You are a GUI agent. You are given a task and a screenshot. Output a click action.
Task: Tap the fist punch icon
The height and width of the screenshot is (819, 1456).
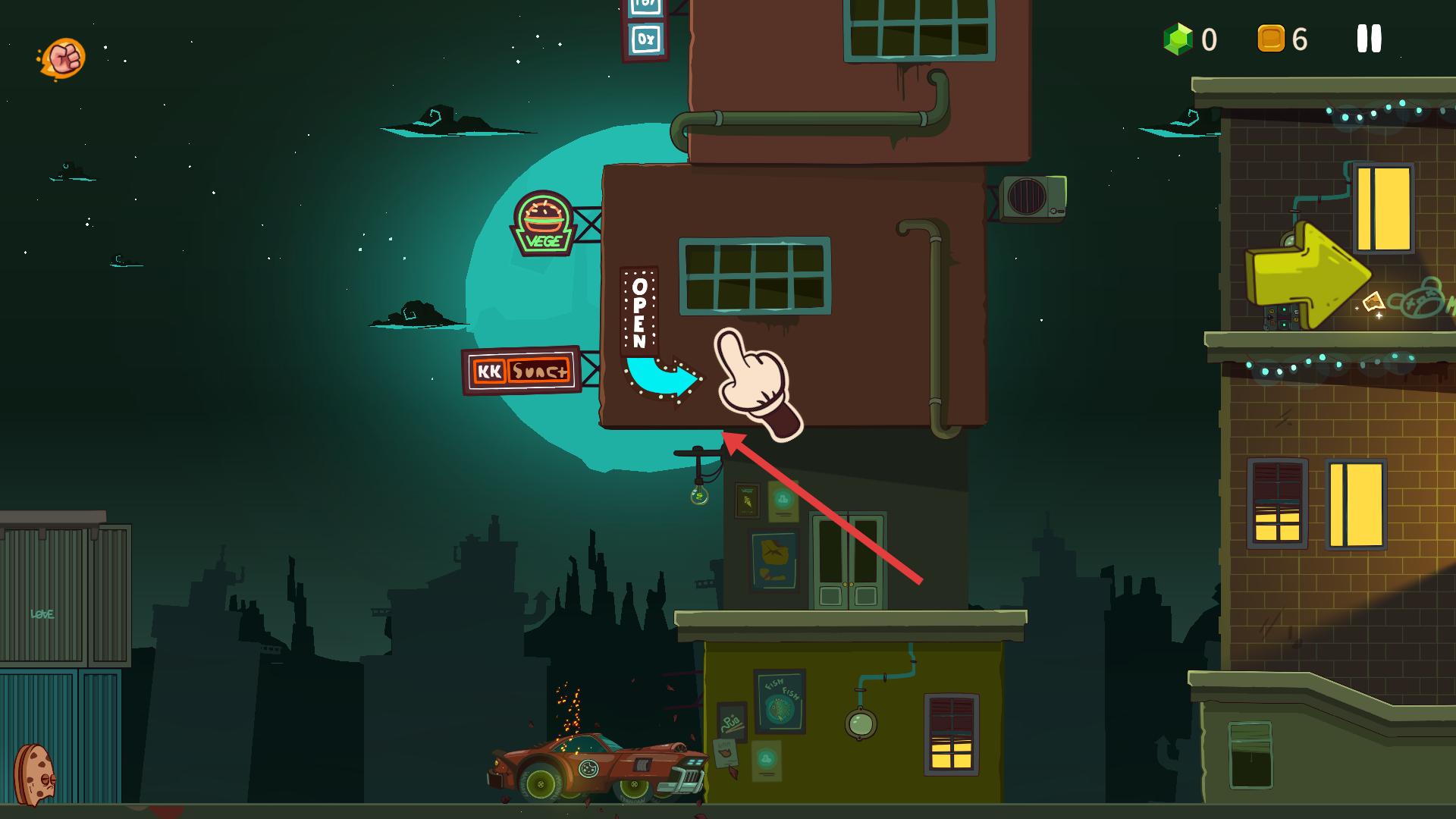64,58
